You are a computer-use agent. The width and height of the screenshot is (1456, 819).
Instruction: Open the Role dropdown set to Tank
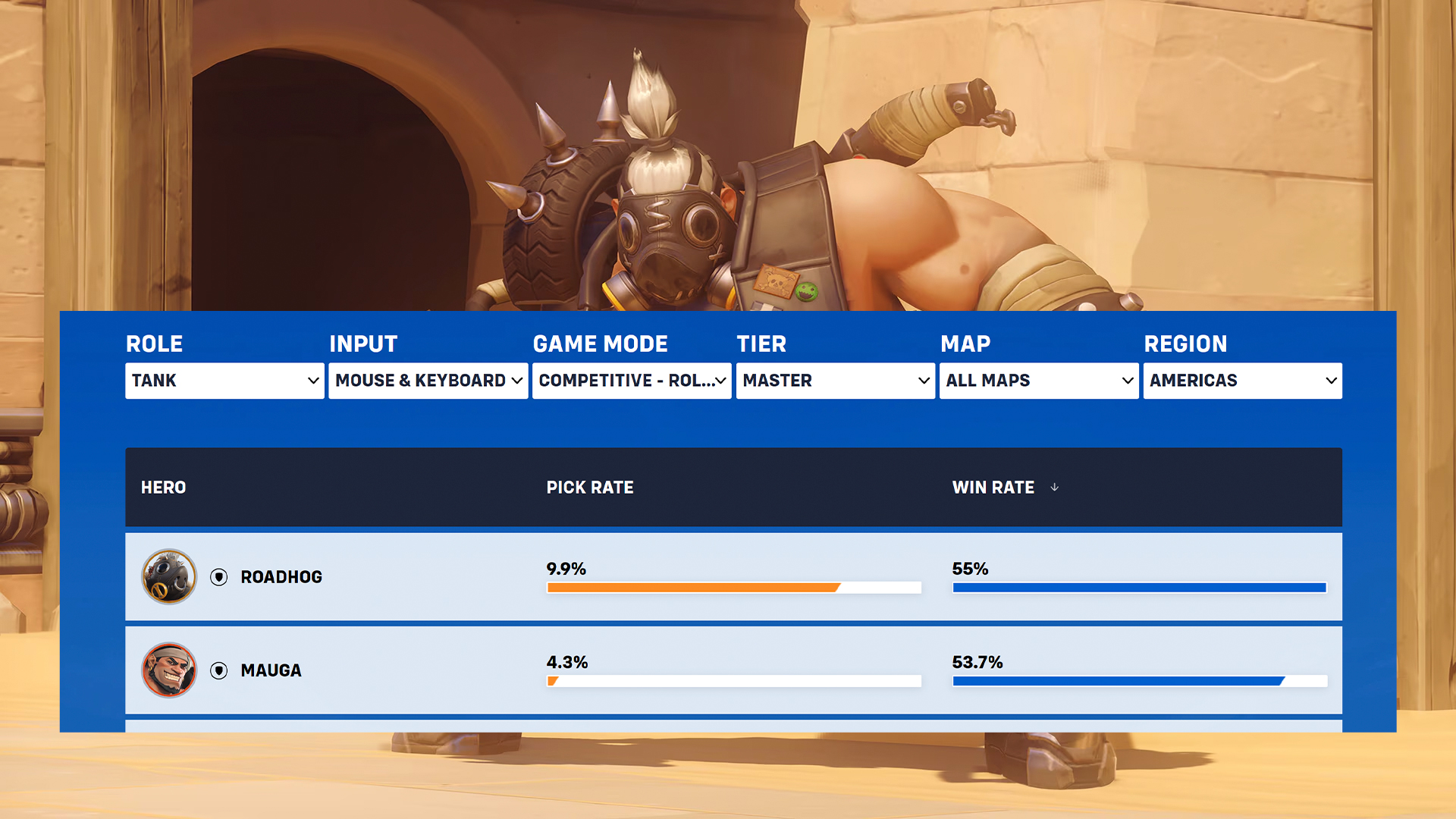point(224,381)
